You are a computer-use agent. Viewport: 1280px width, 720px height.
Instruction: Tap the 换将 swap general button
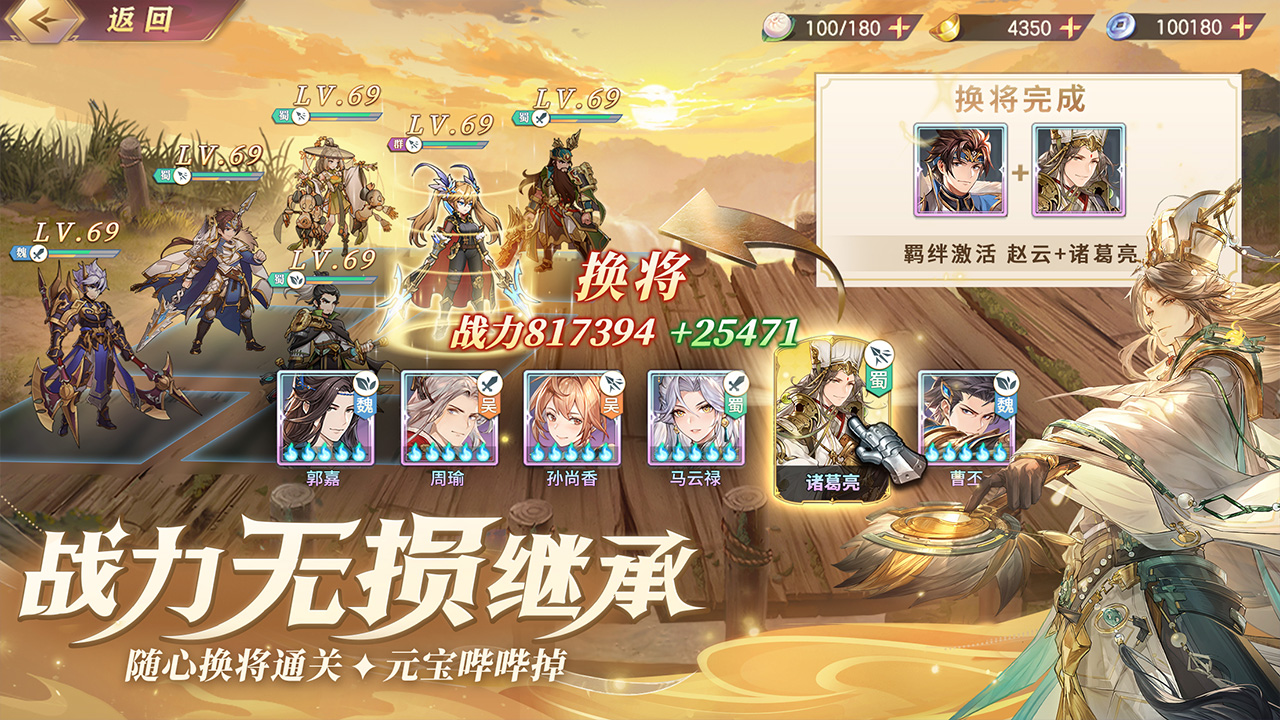[632, 280]
